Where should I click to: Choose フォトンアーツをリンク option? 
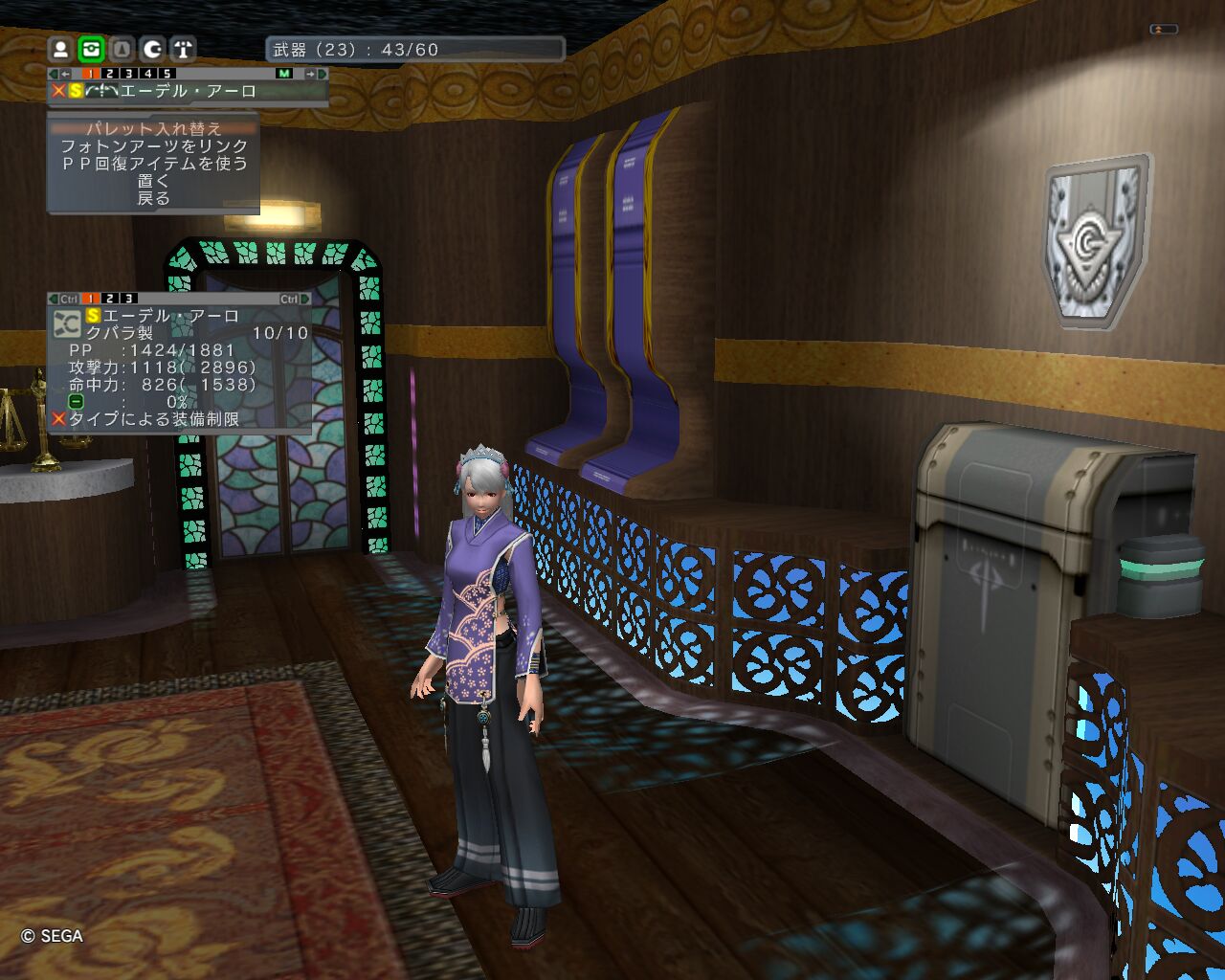tap(153, 146)
